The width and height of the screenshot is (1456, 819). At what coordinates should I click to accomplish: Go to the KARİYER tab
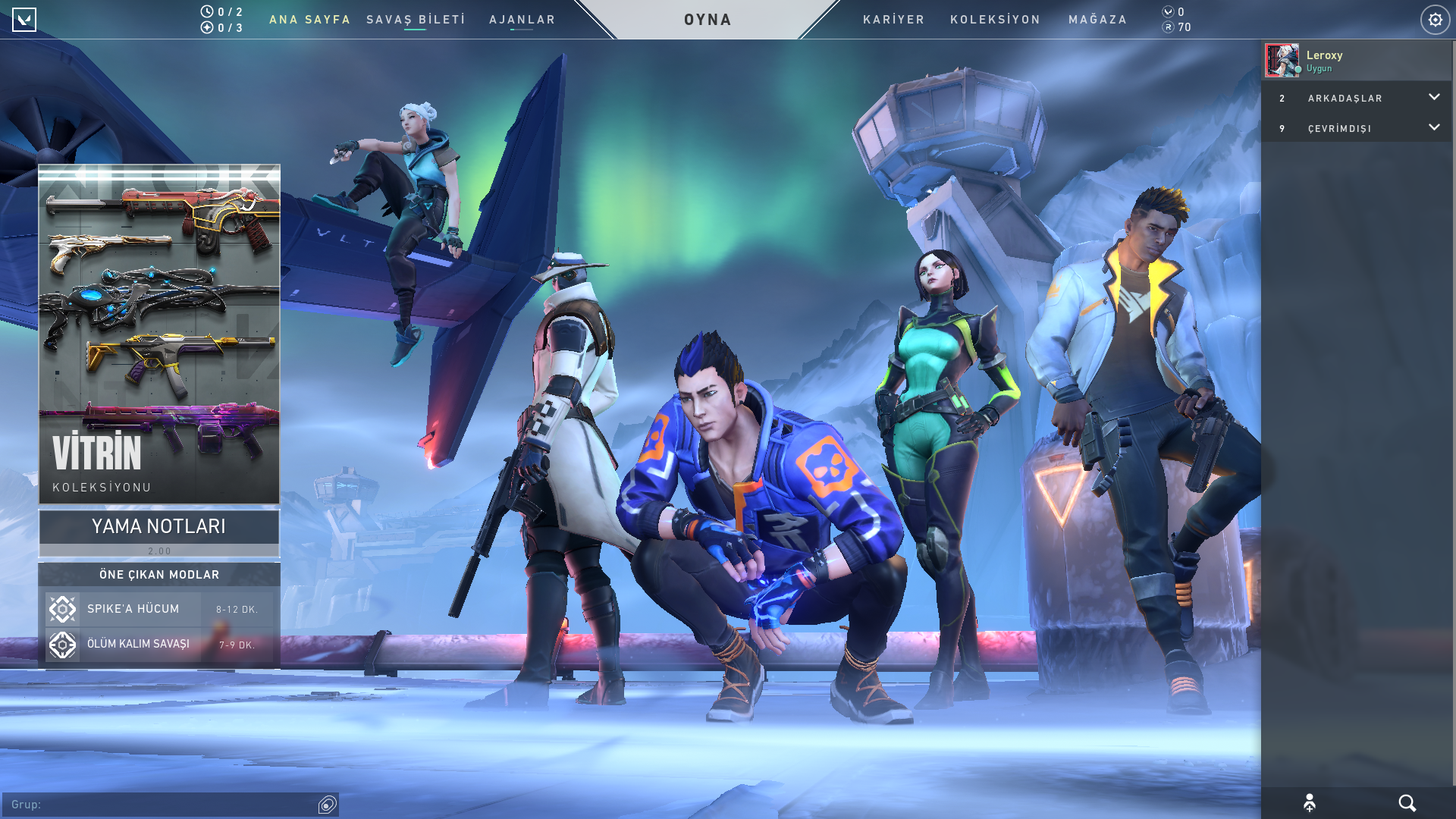coord(893,20)
